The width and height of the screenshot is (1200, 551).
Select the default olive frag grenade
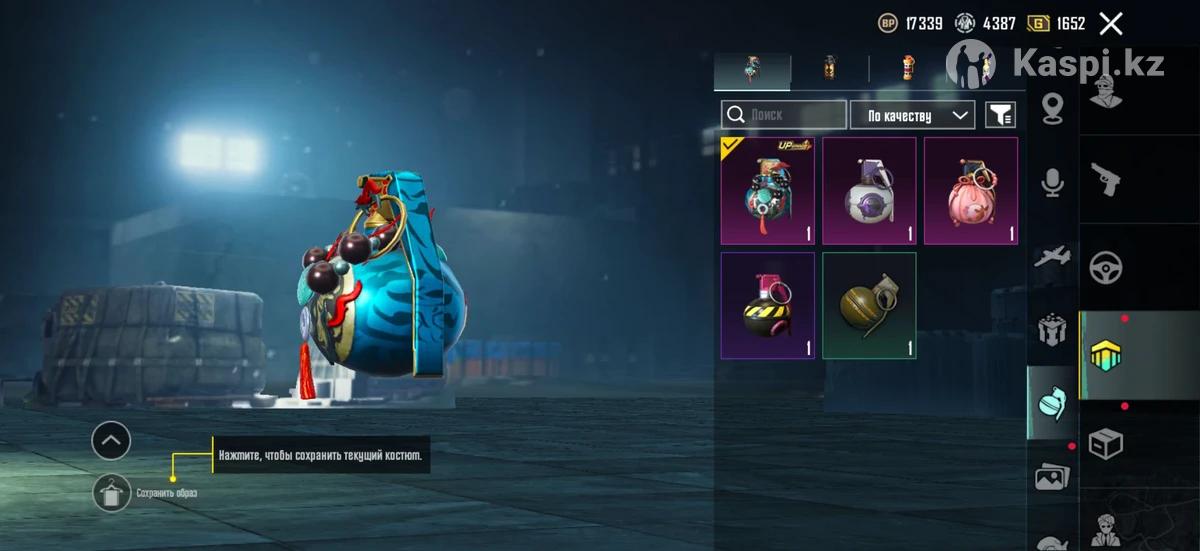[x=869, y=305]
